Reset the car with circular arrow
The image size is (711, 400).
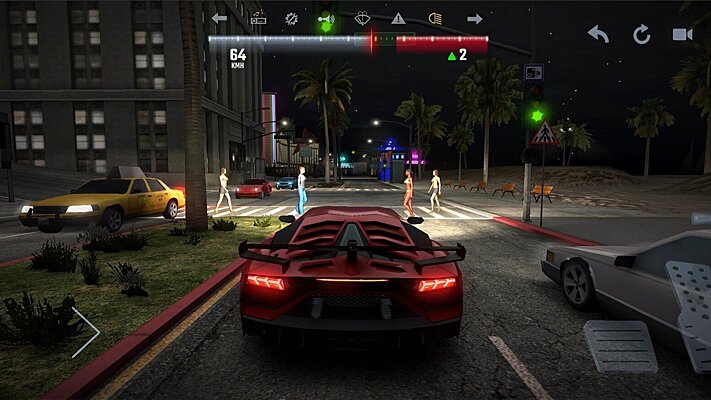tap(641, 34)
